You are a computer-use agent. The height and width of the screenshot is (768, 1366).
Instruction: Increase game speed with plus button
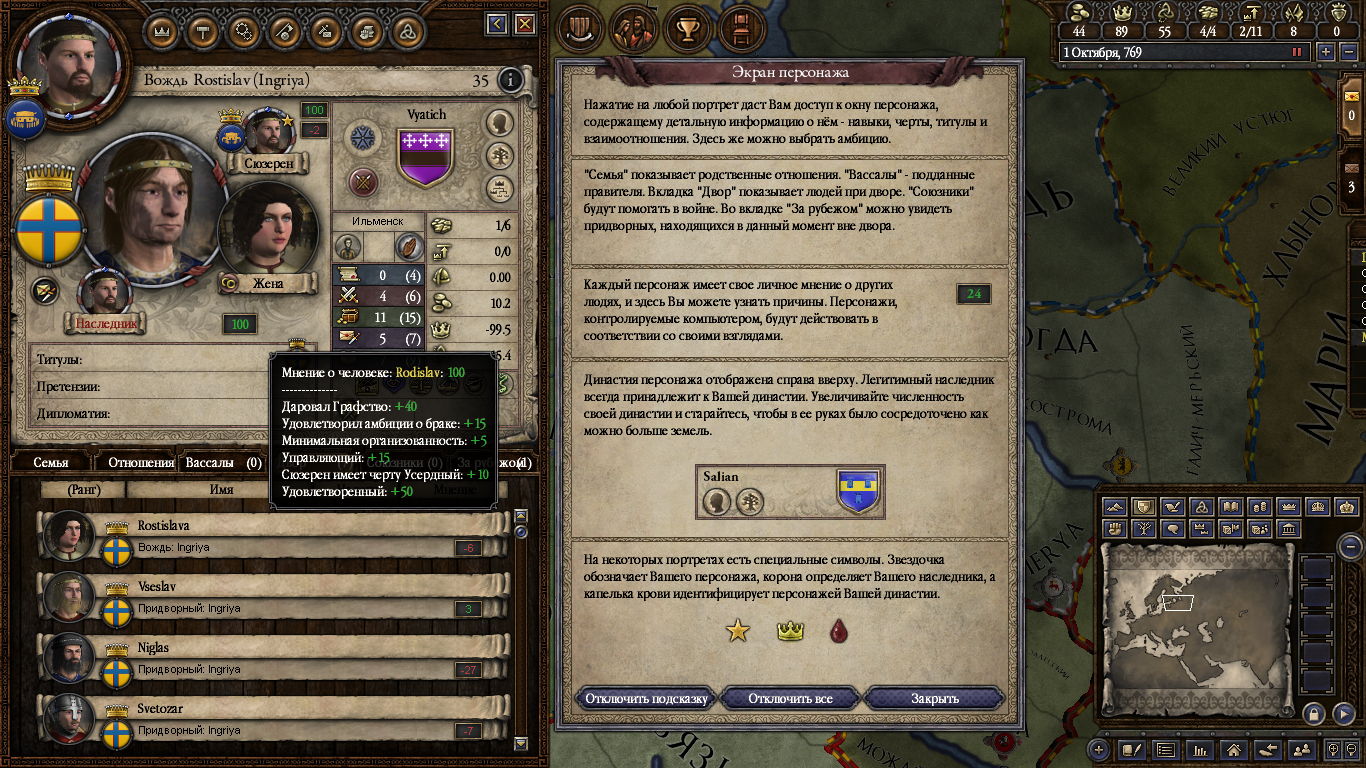pyautogui.click(x=1326, y=52)
